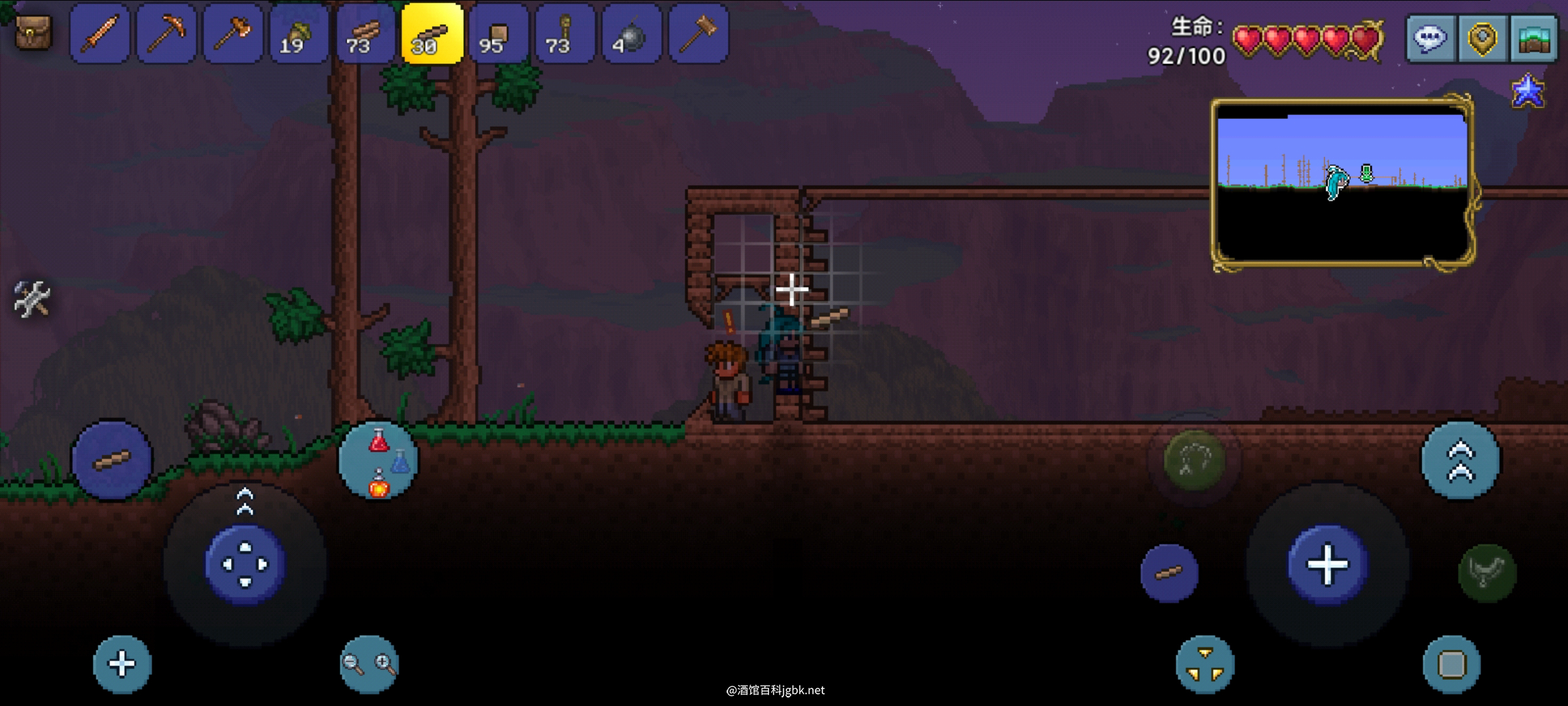The height and width of the screenshot is (706, 1568).
Task: Toggle the grey square button
Action: [x=1452, y=665]
